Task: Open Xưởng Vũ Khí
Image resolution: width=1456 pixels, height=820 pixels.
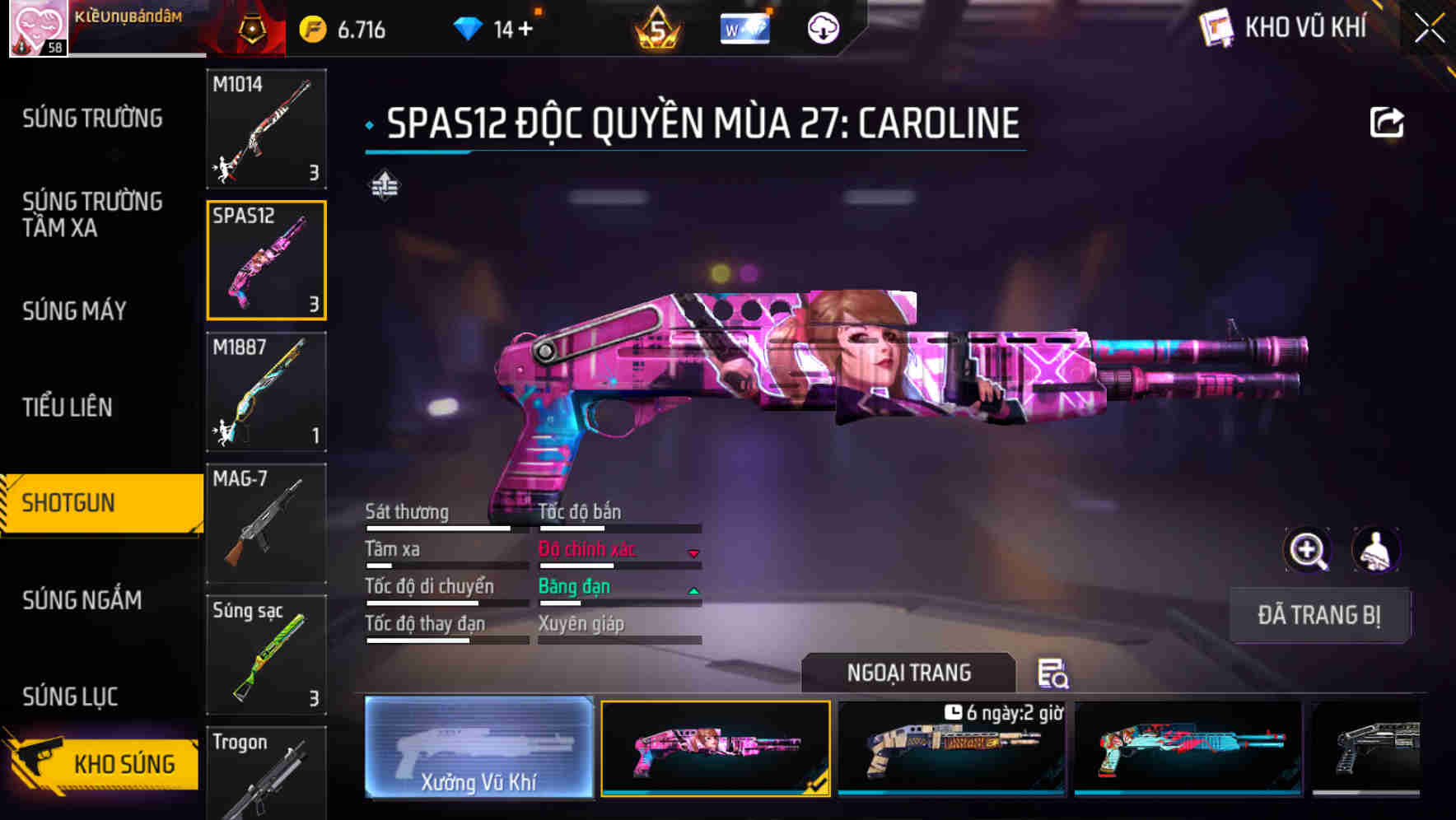Action: click(x=478, y=749)
